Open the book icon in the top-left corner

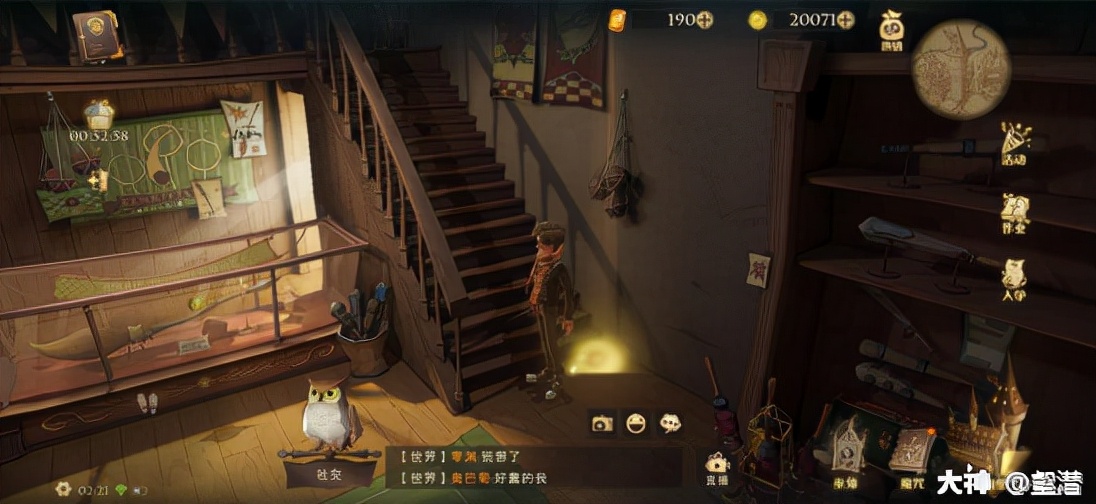click(97, 33)
